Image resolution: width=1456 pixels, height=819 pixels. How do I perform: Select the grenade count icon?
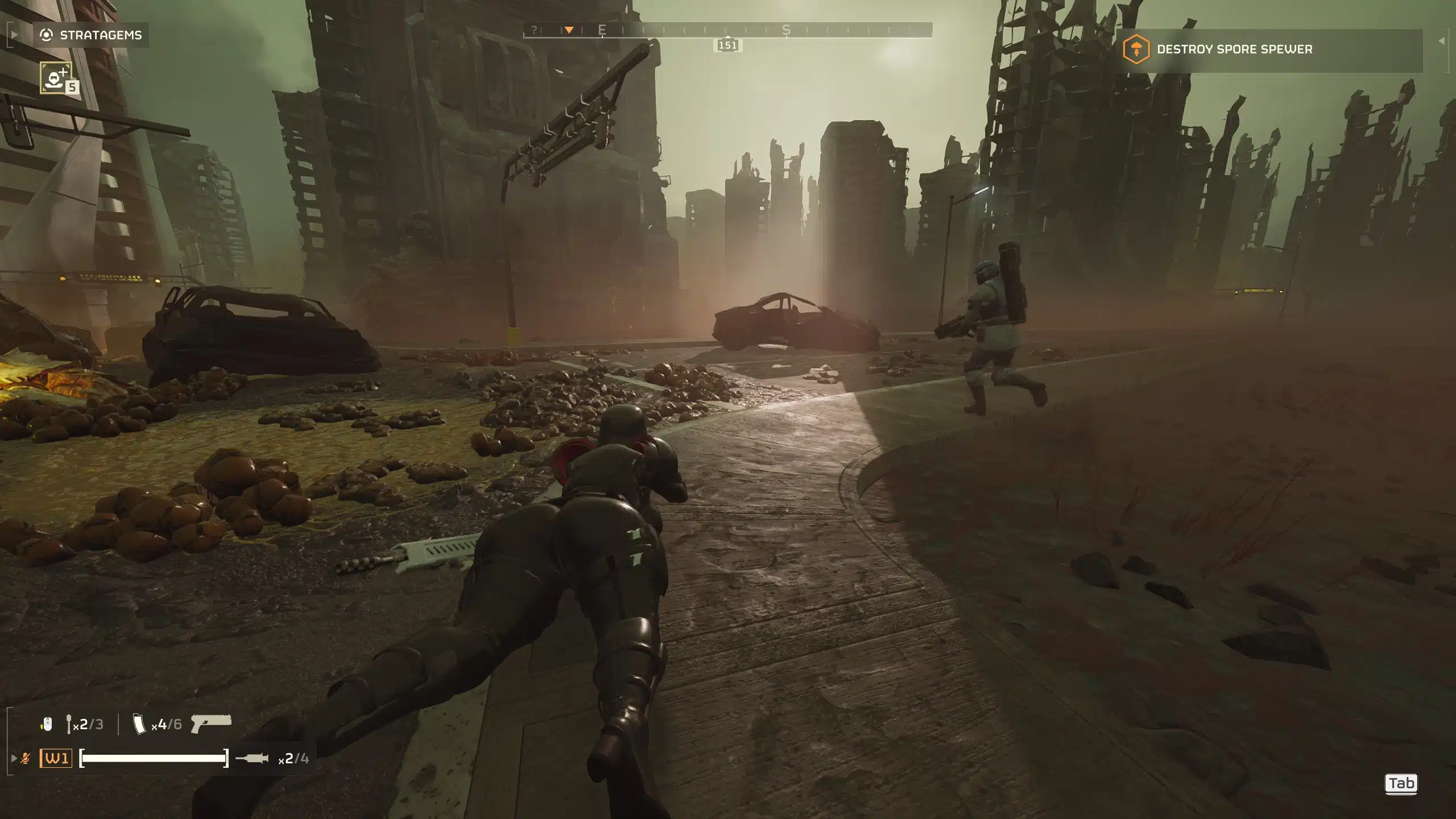pyautogui.click(x=69, y=724)
